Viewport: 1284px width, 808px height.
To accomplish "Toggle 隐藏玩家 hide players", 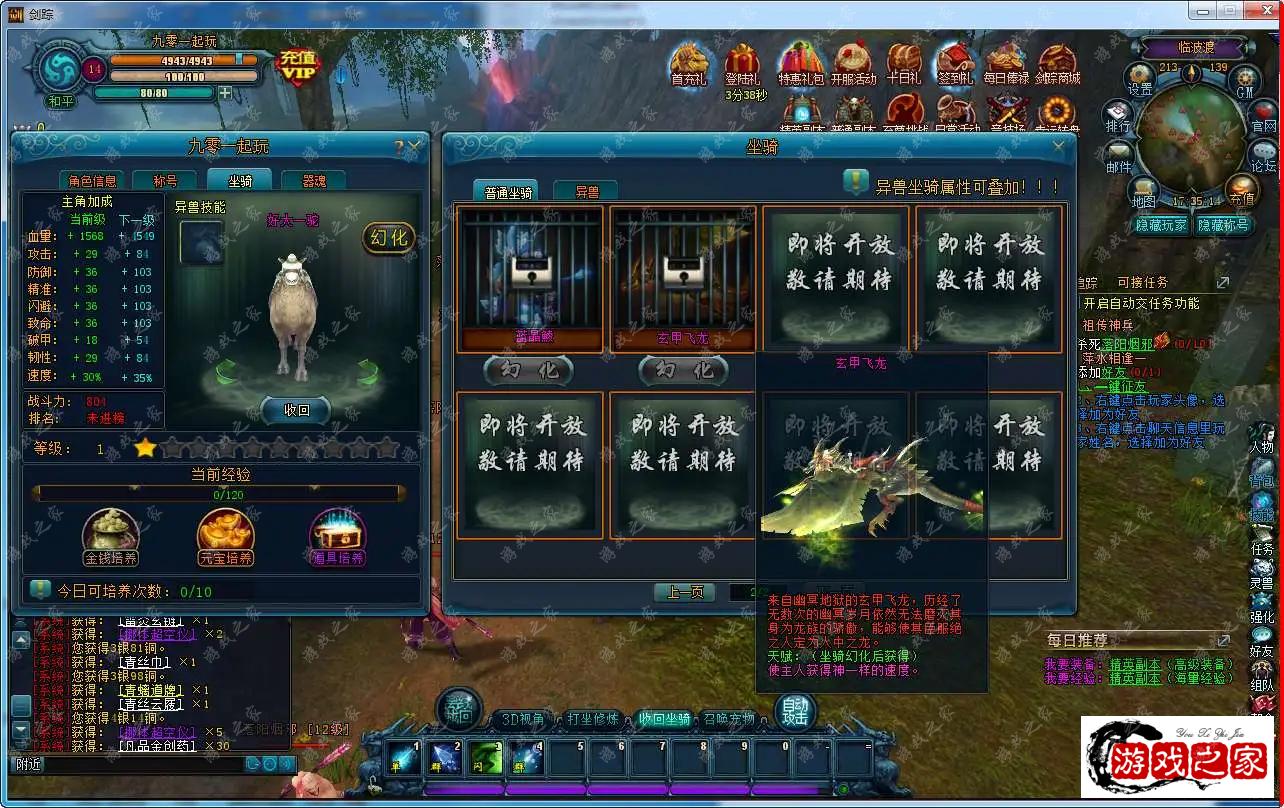I will click(x=1161, y=225).
